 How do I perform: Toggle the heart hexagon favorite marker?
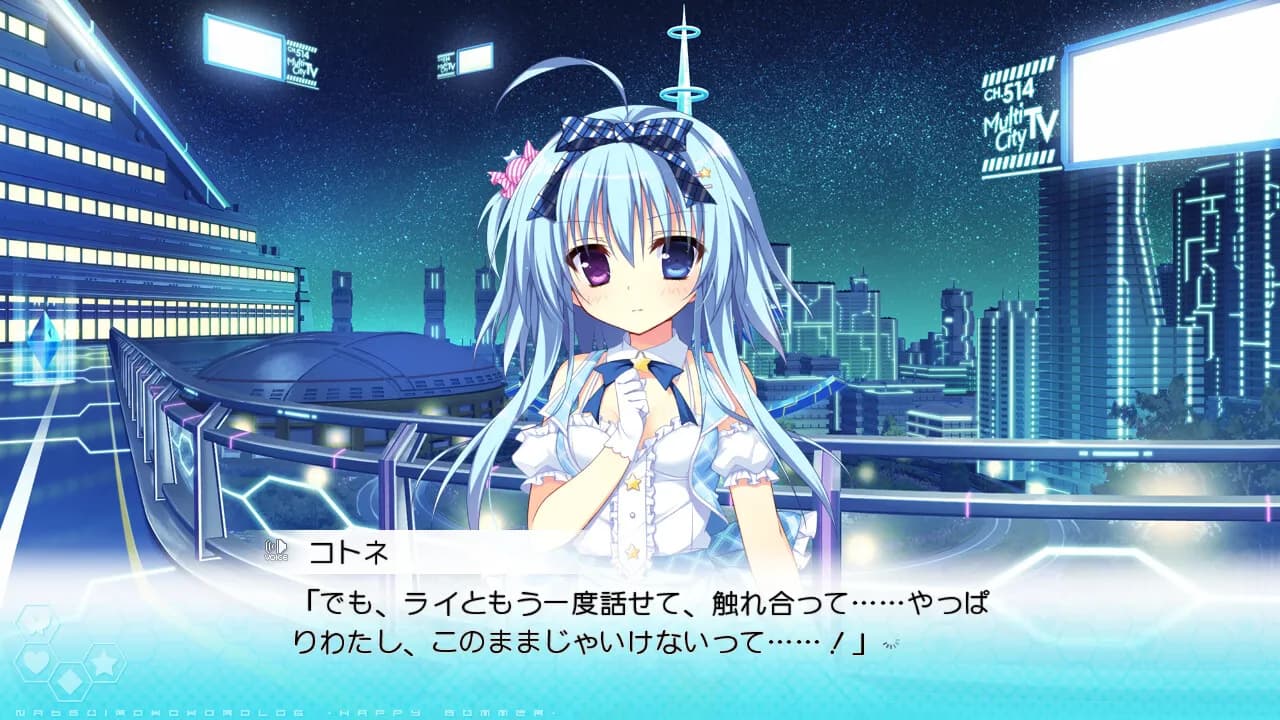[36, 661]
